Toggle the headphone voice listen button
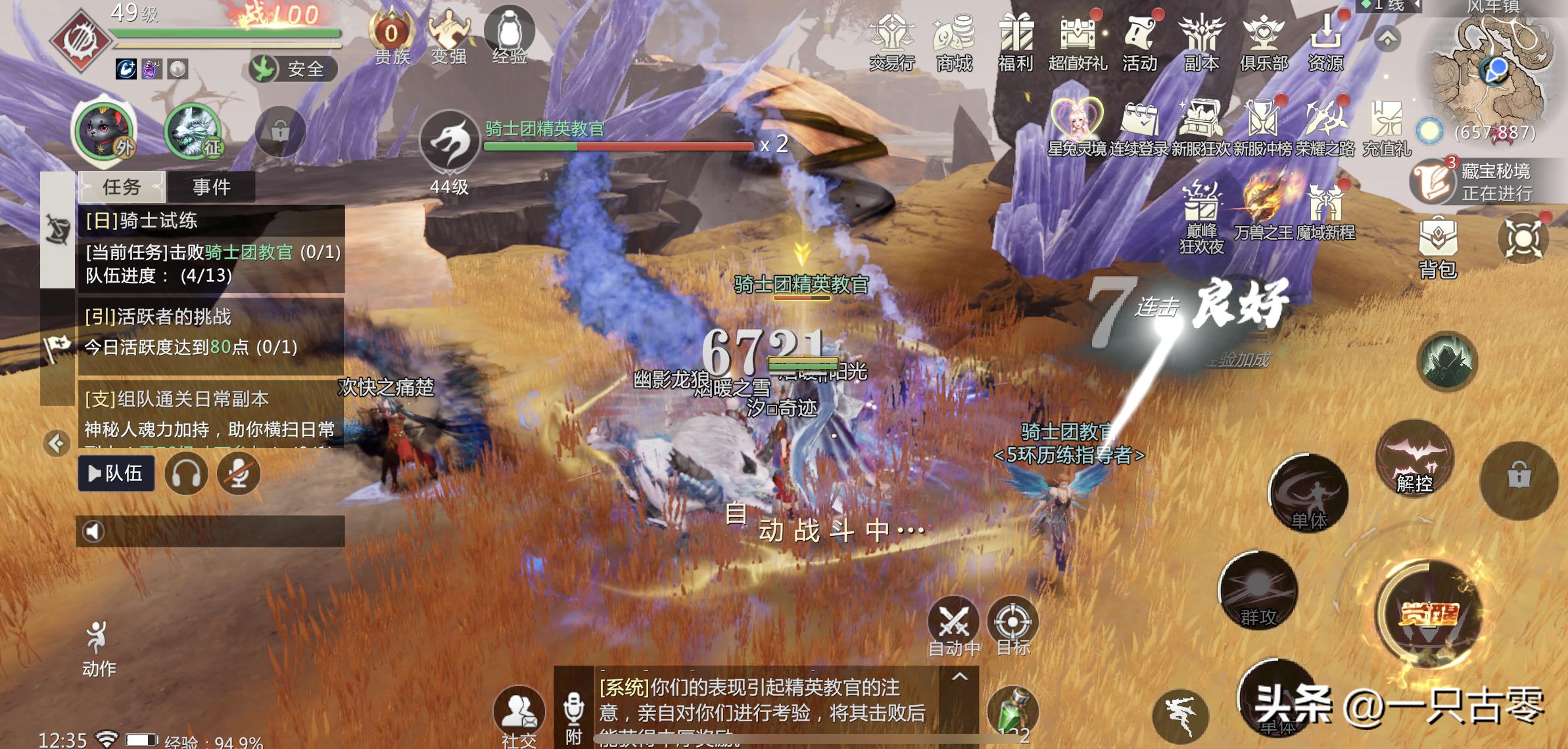The height and width of the screenshot is (749, 1568). coord(186,473)
